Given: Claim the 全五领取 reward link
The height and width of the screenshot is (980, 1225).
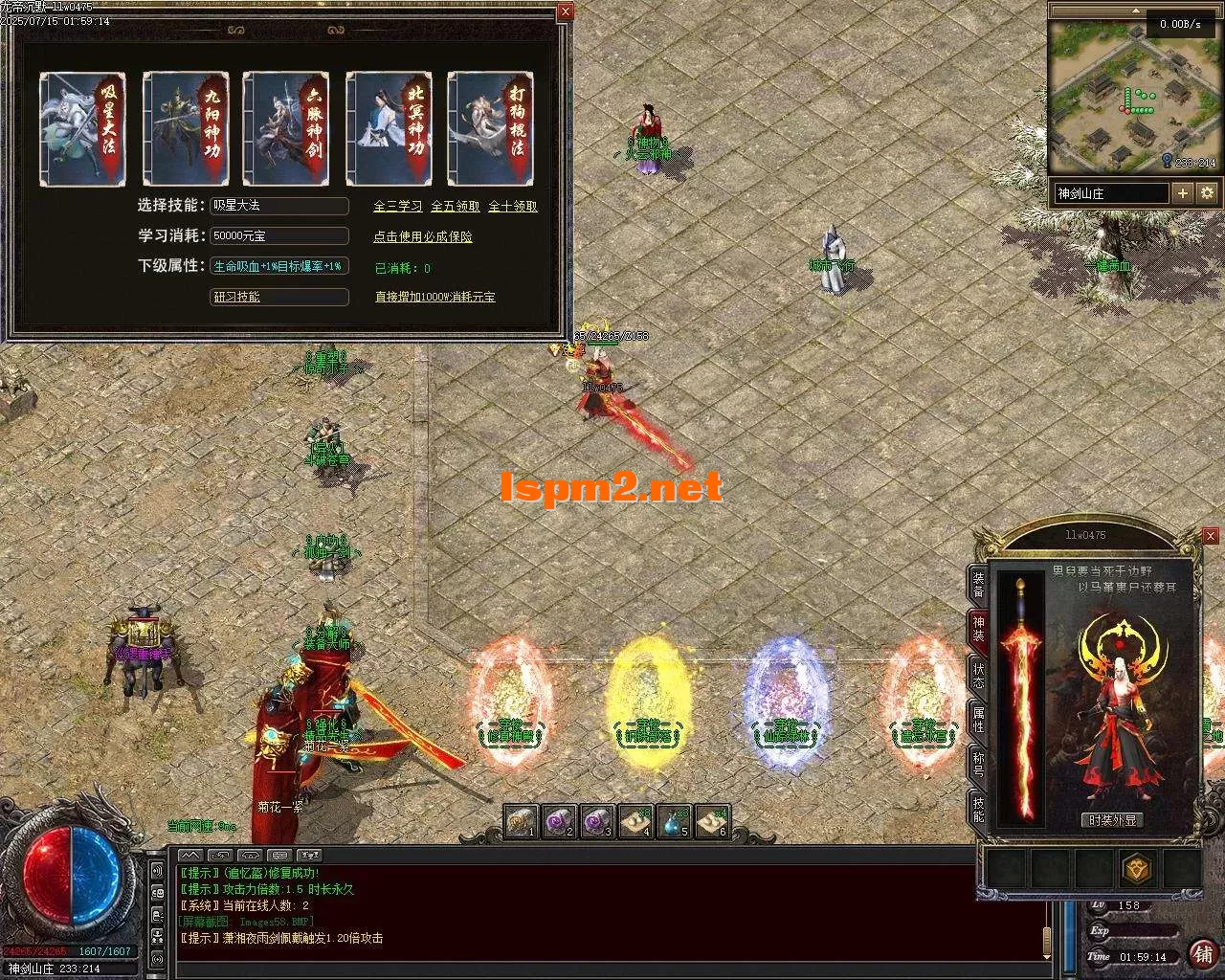Looking at the screenshot, I should click(x=455, y=206).
